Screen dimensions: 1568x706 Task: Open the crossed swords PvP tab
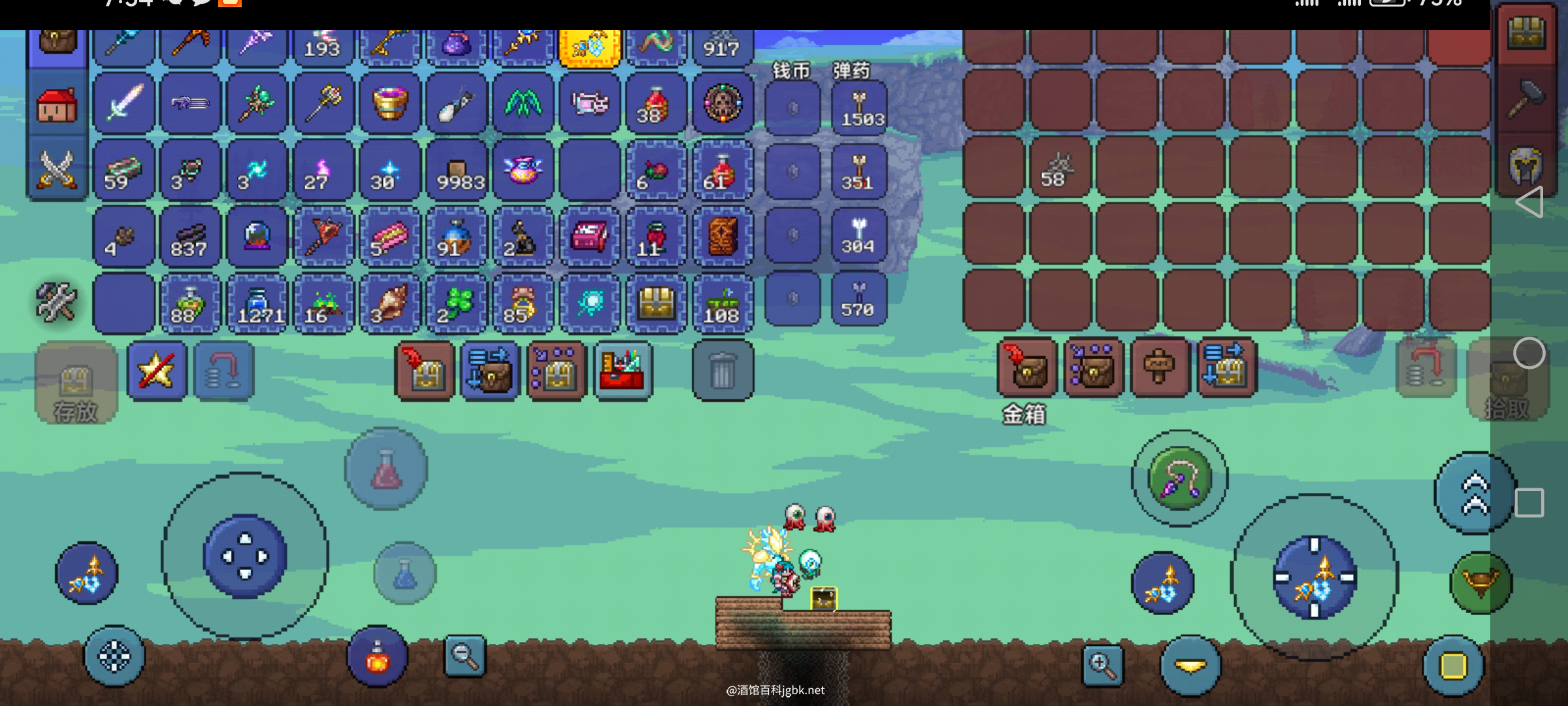pyautogui.click(x=57, y=169)
